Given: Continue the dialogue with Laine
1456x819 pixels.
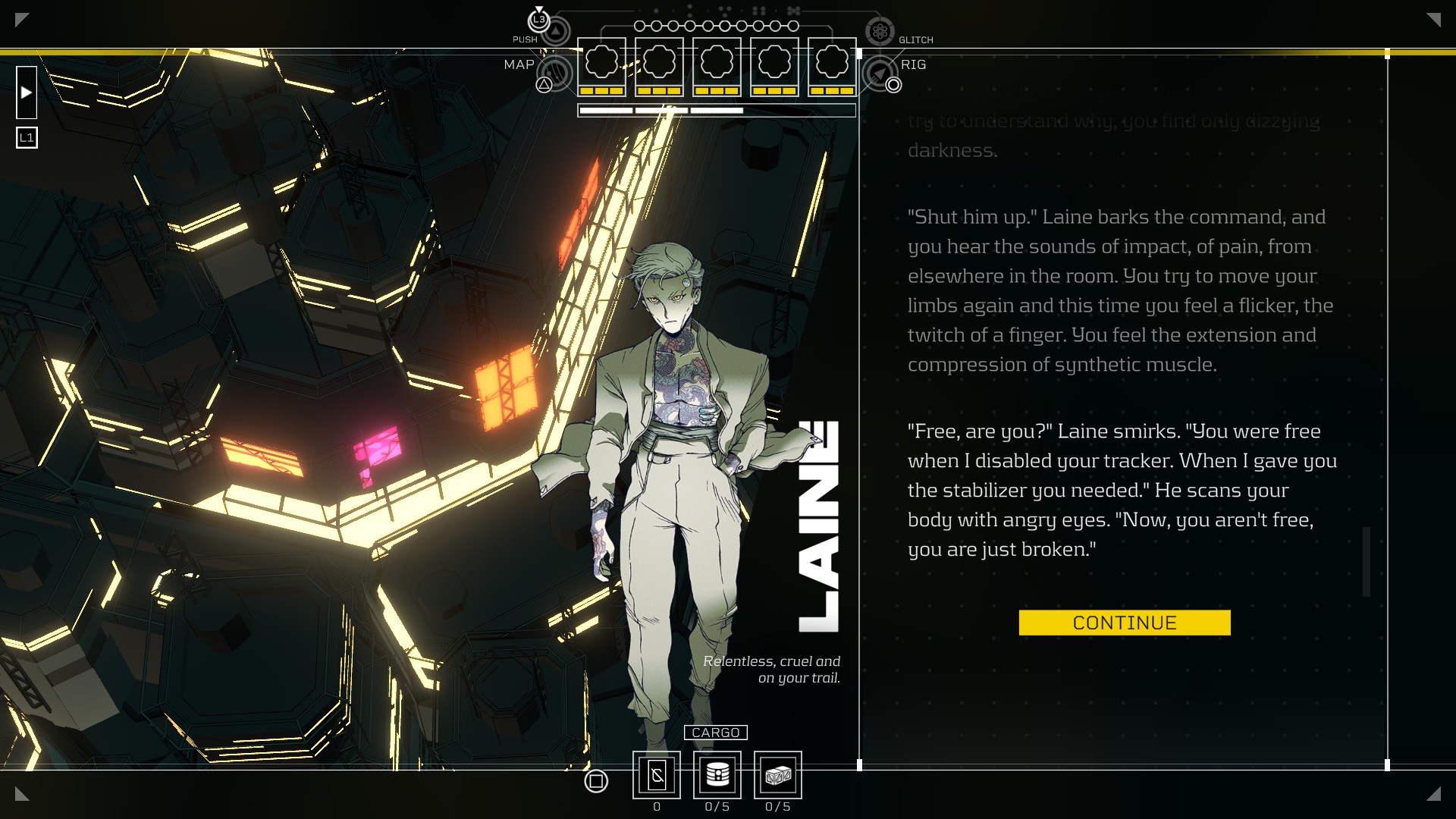Looking at the screenshot, I should click(x=1124, y=623).
